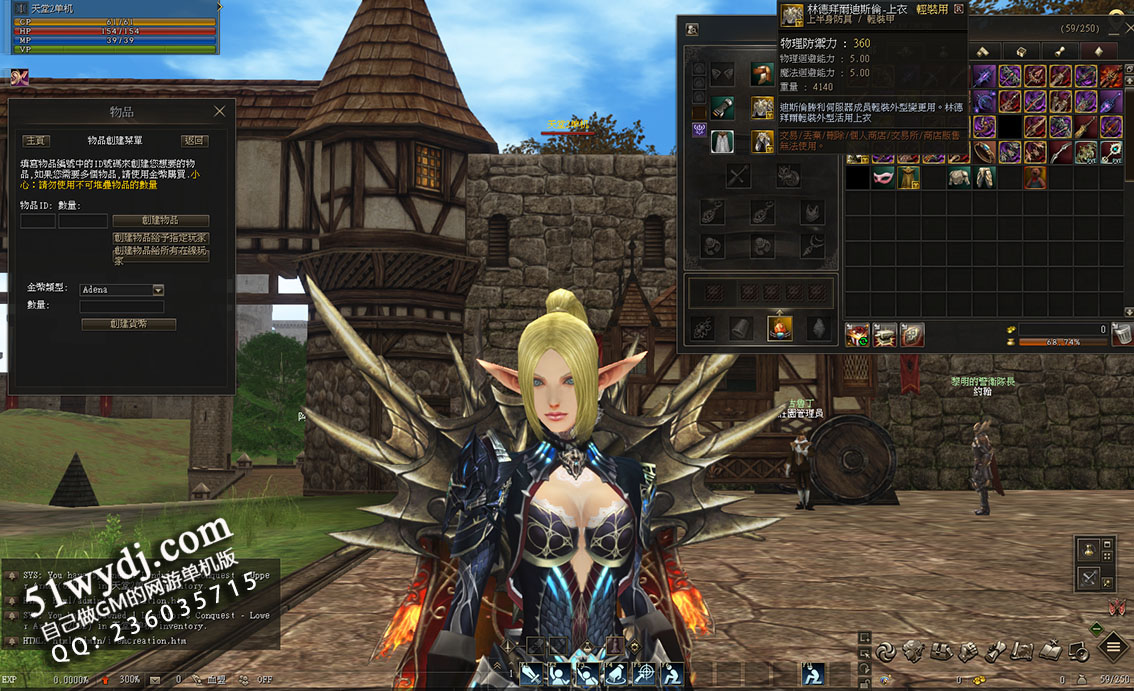Activate the crosshair target hotbar skill

(646, 674)
